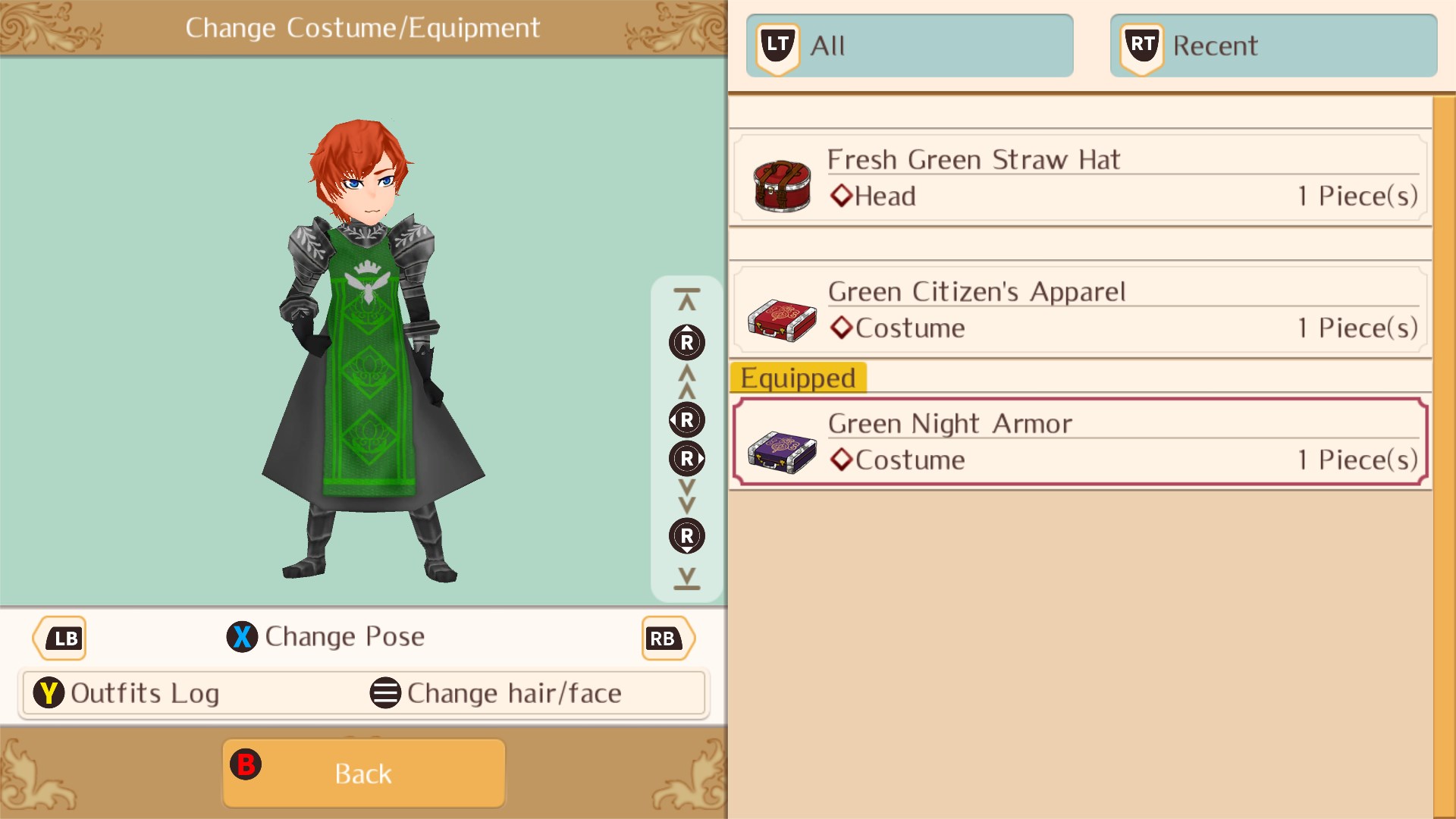This screenshot has width=1456, height=819.
Task: Click the RT trigger icon beside Recent
Action: click(x=1141, y=44)
